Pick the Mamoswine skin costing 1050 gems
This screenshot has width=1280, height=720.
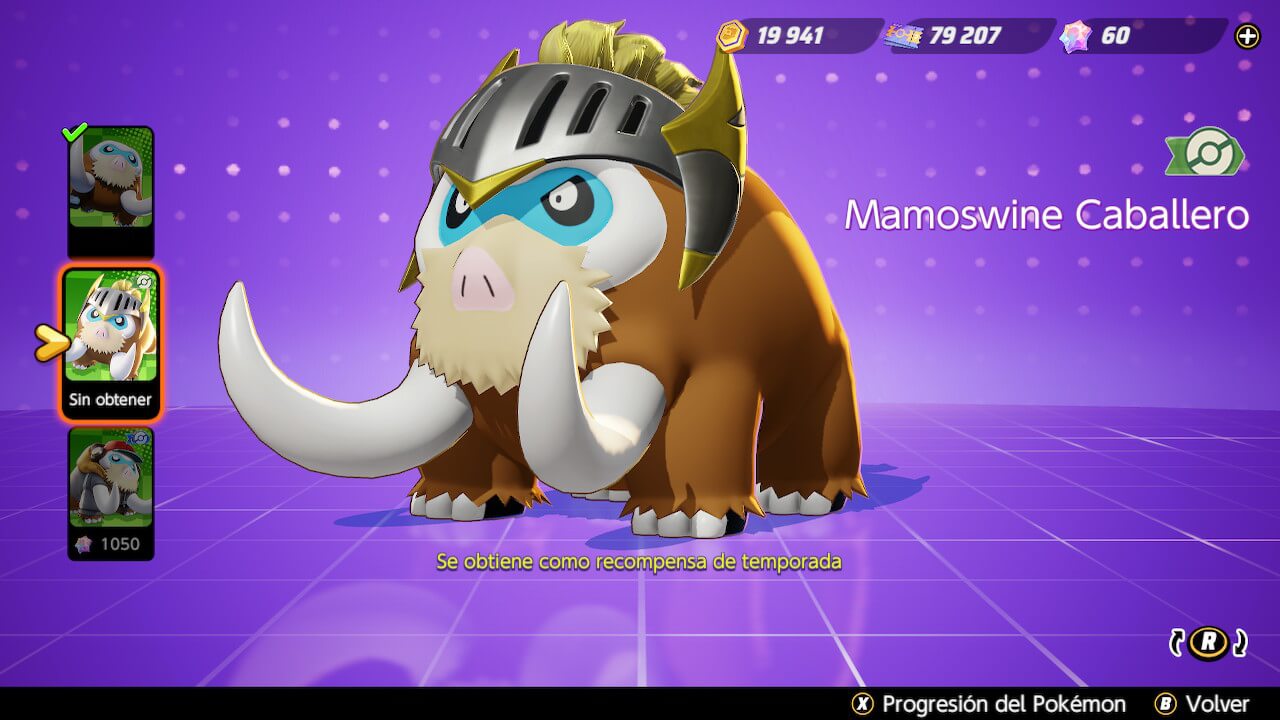tap(110, 480)
